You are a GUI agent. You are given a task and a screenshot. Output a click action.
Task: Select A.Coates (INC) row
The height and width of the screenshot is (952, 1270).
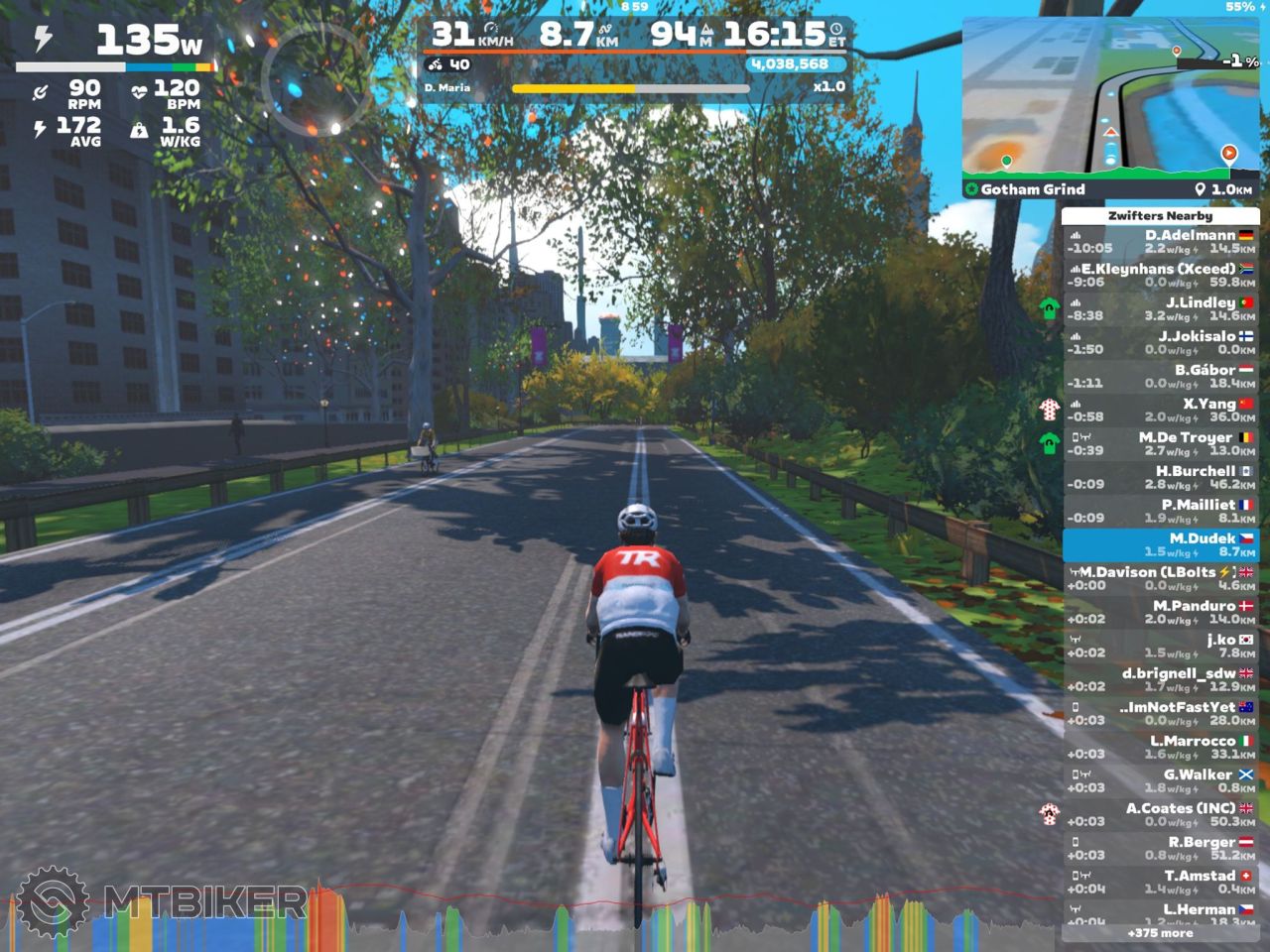[1161, 815]
